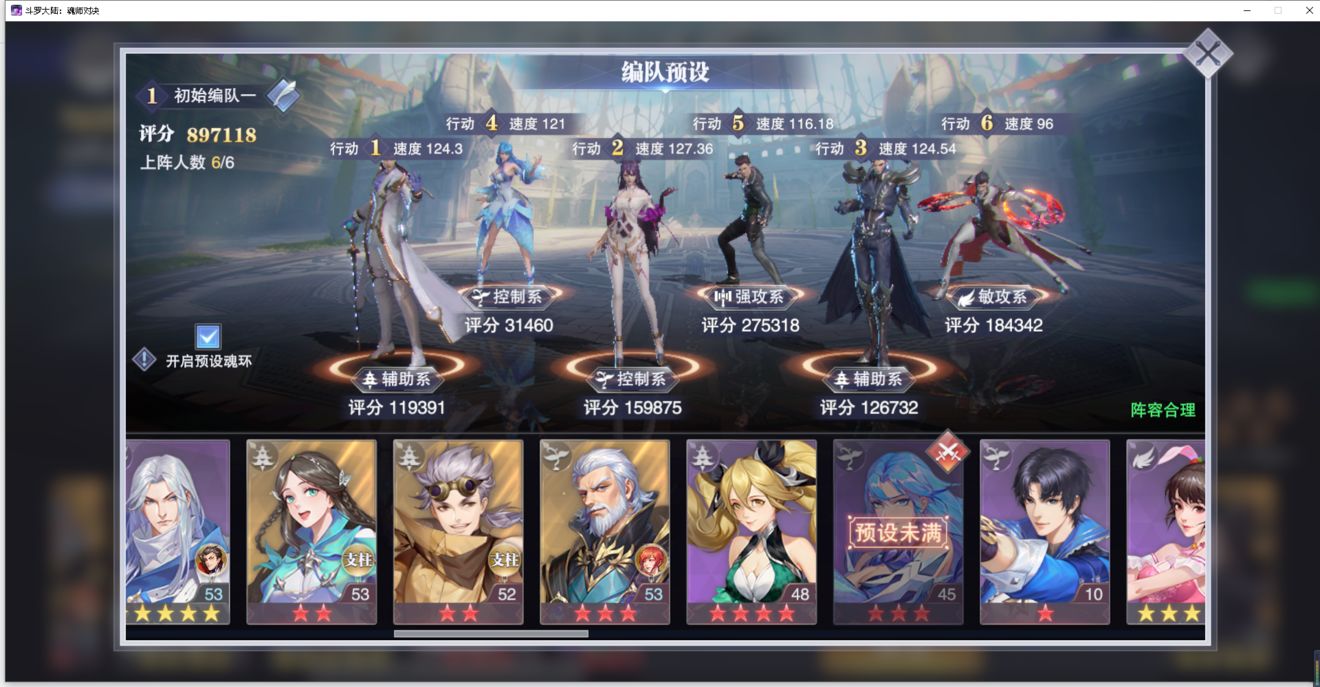Pick the goggles-wearing hero card, level 52
This screenshot has height=687, width=1320.
[x=458, y=530]
